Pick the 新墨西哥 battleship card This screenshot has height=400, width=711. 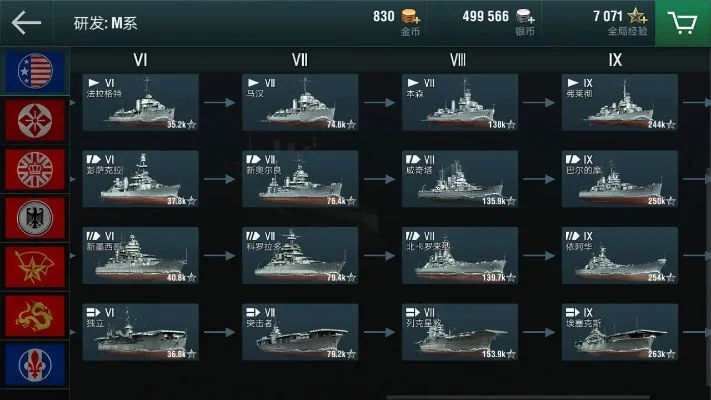140,255
